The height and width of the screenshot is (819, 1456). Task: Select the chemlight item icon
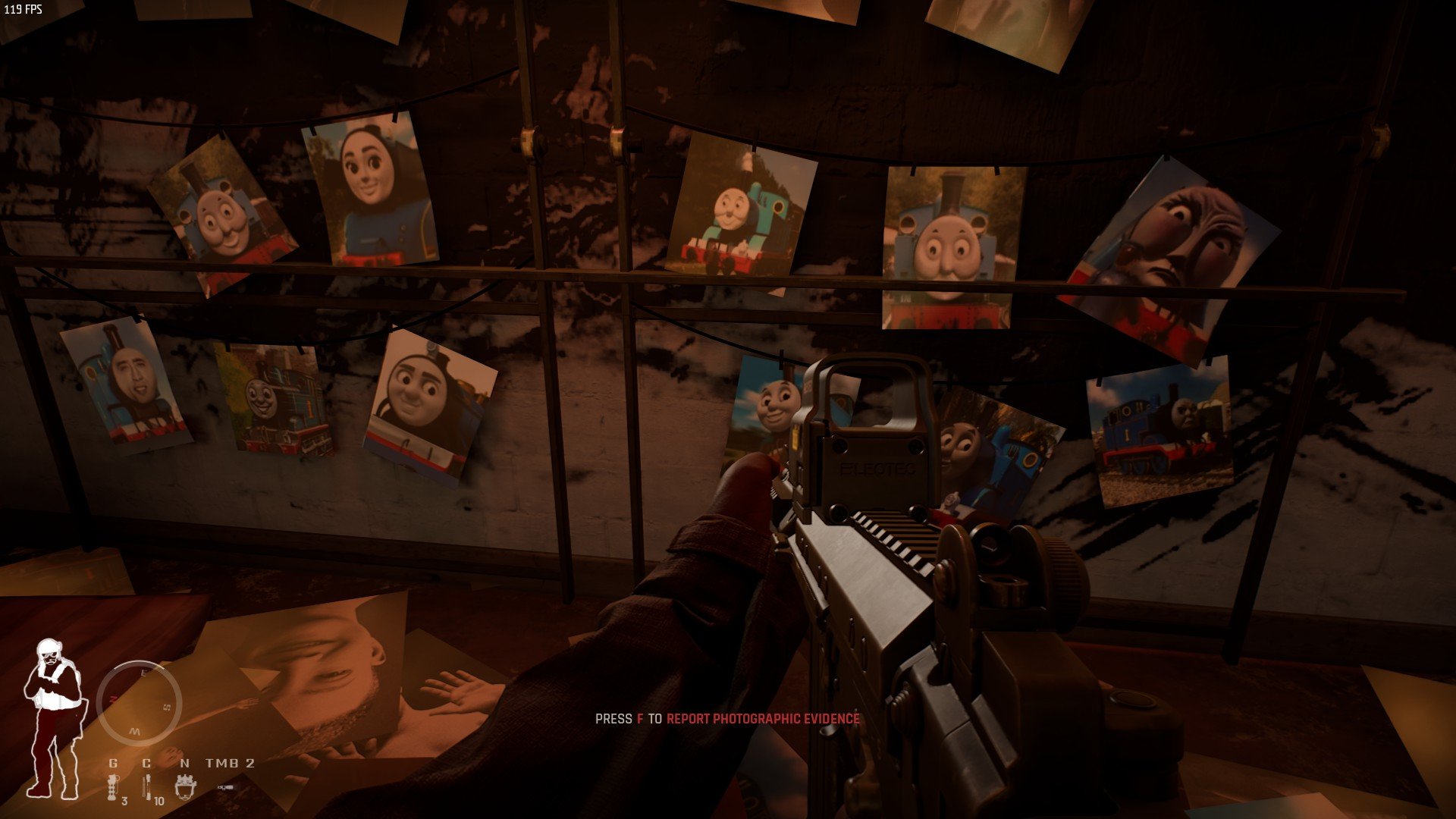(x=147, y=787)
